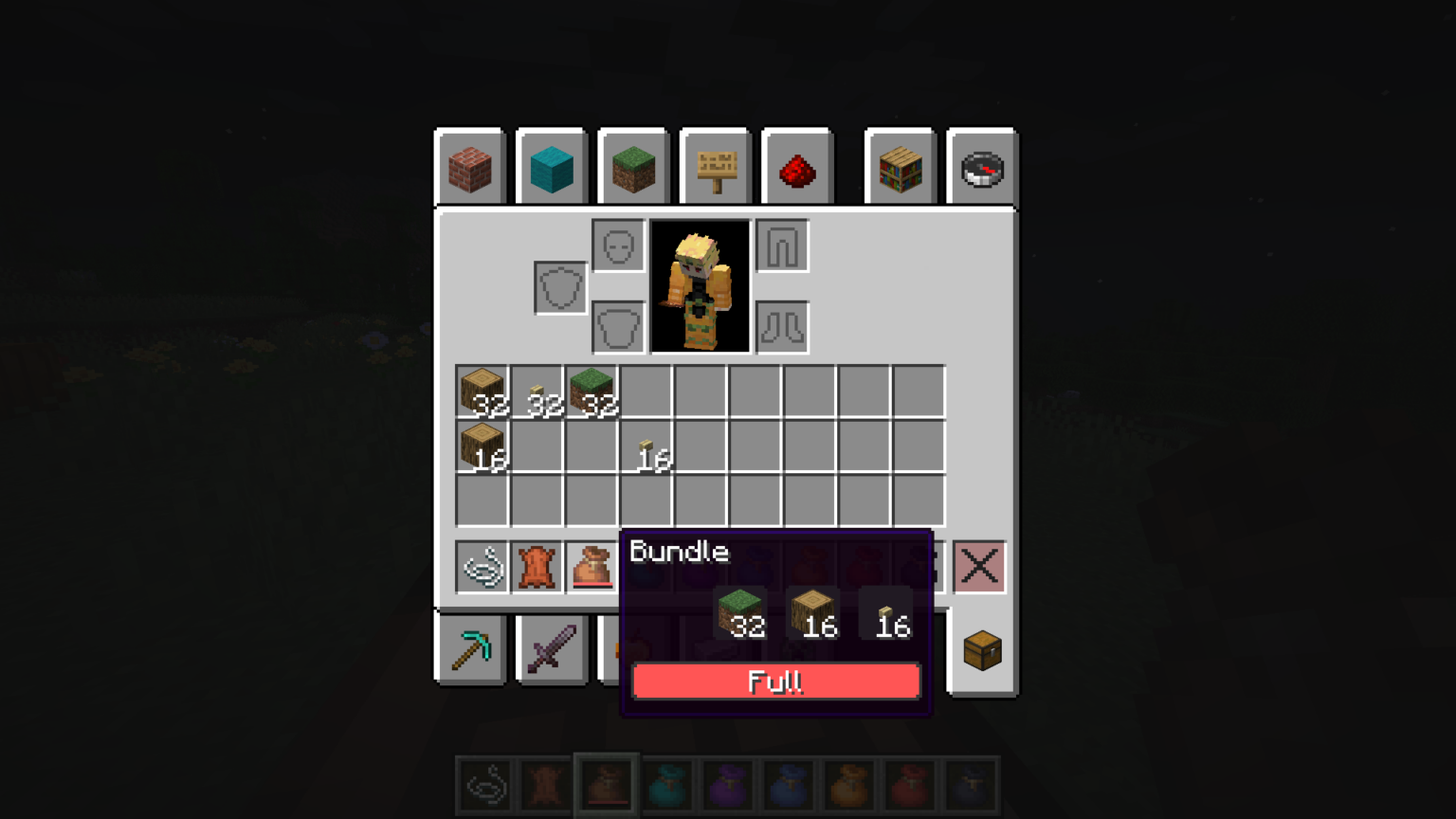This screenshot has height=819, width=1456.
Task: Select the bookshelf tab icon
Action: coord(899,168)
